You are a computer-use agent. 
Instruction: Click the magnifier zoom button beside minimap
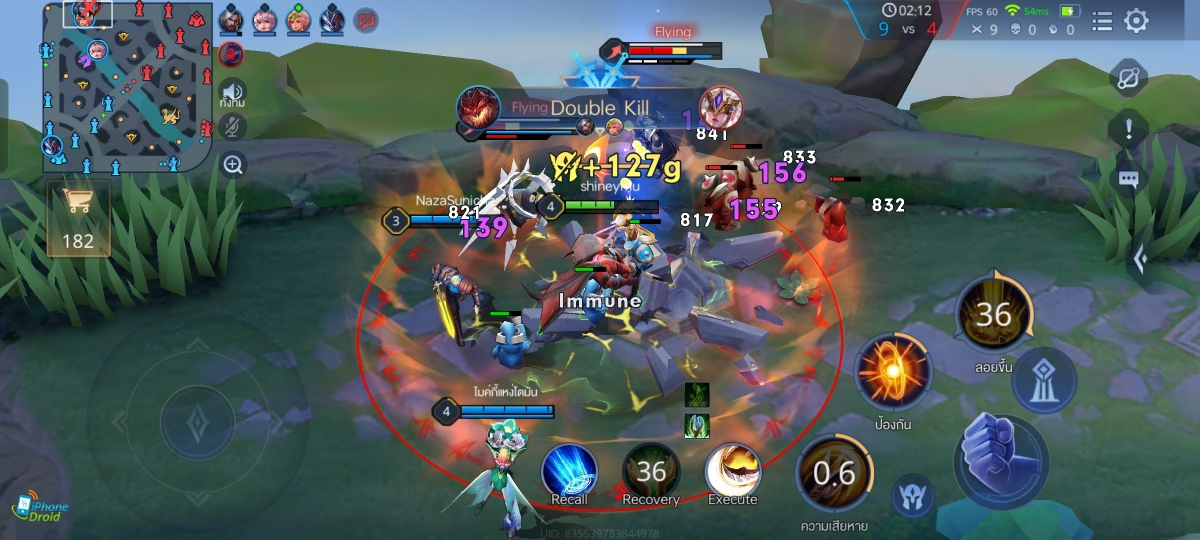233,164
